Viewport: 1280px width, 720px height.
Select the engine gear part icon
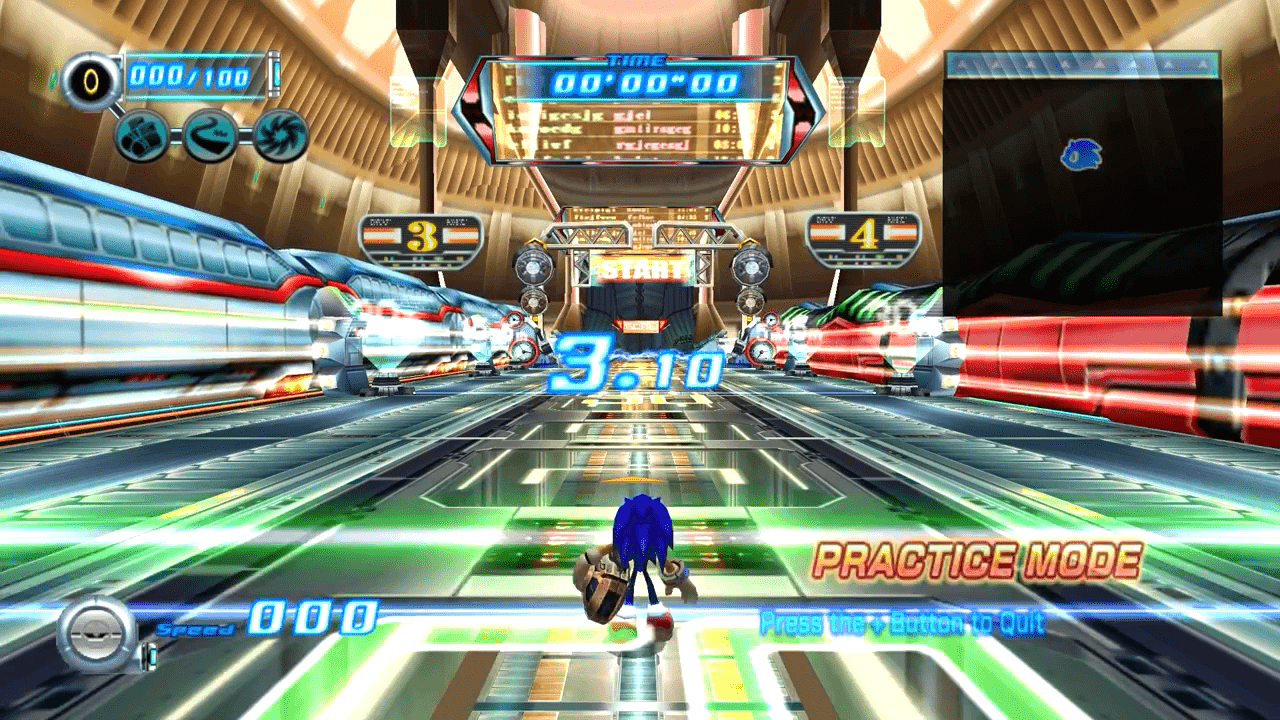tap(142, 136)
